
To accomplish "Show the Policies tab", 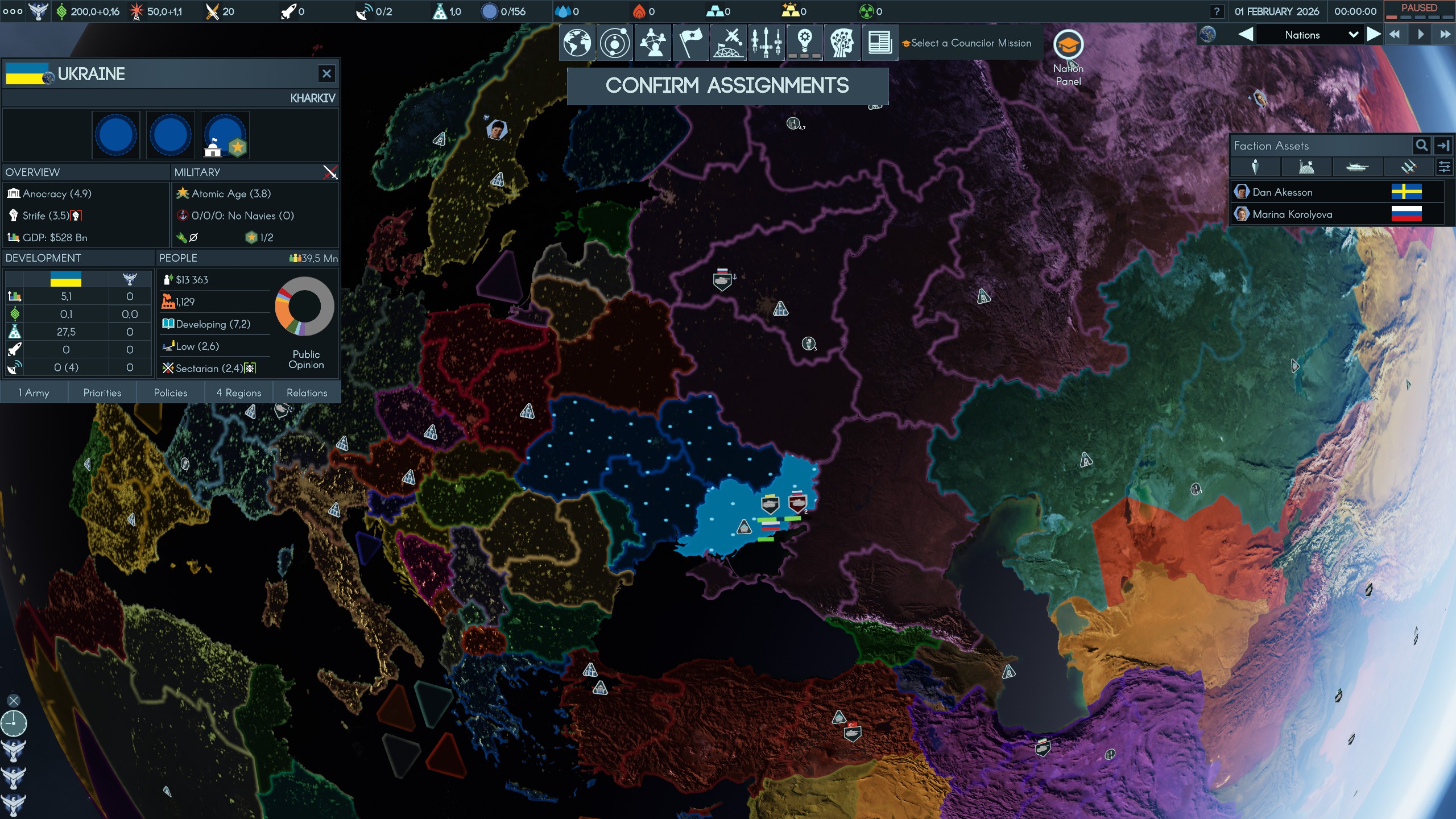I will coord(170,392).
